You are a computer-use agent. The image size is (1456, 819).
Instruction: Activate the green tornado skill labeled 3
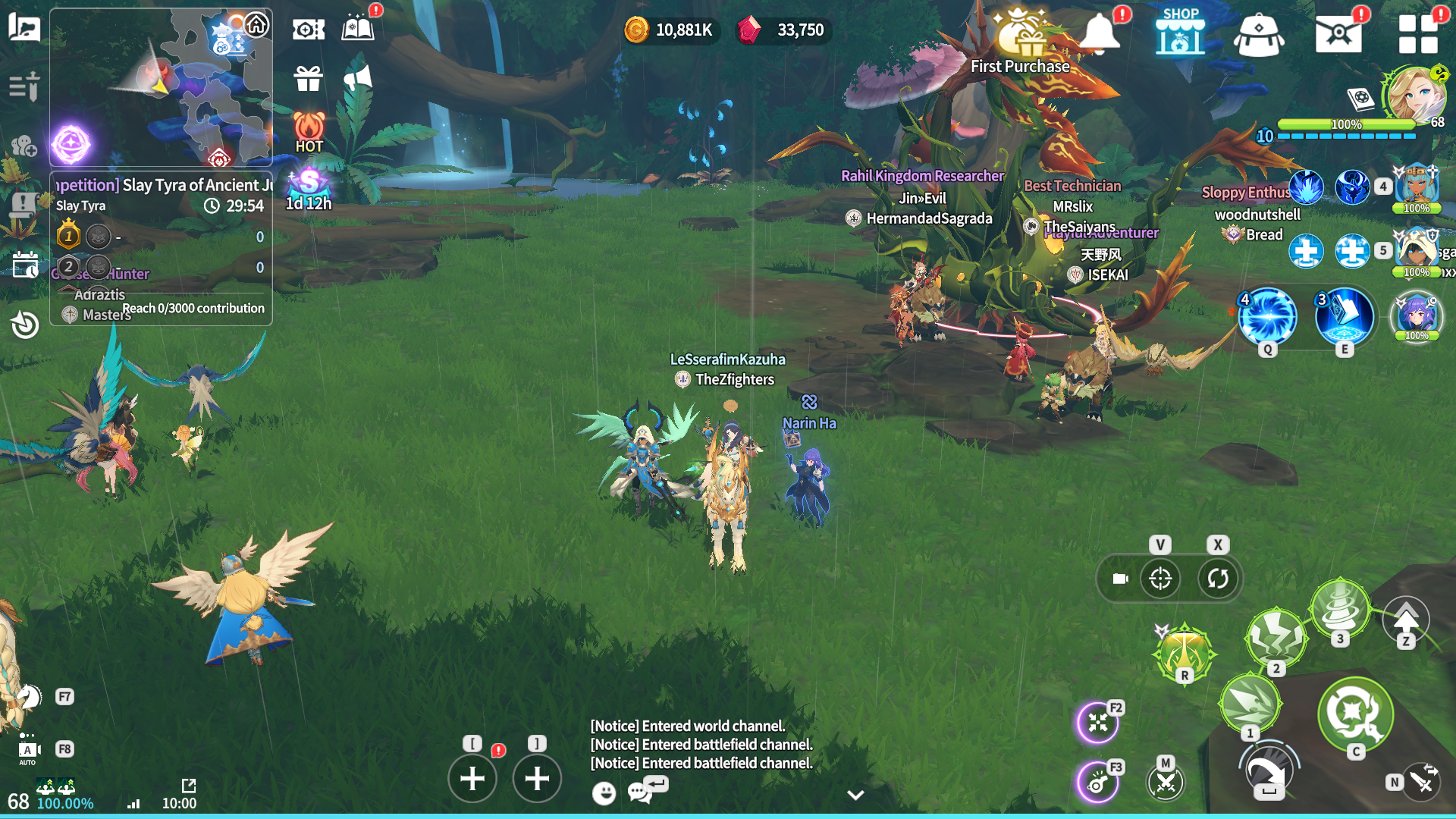(x=1340, y=607)
